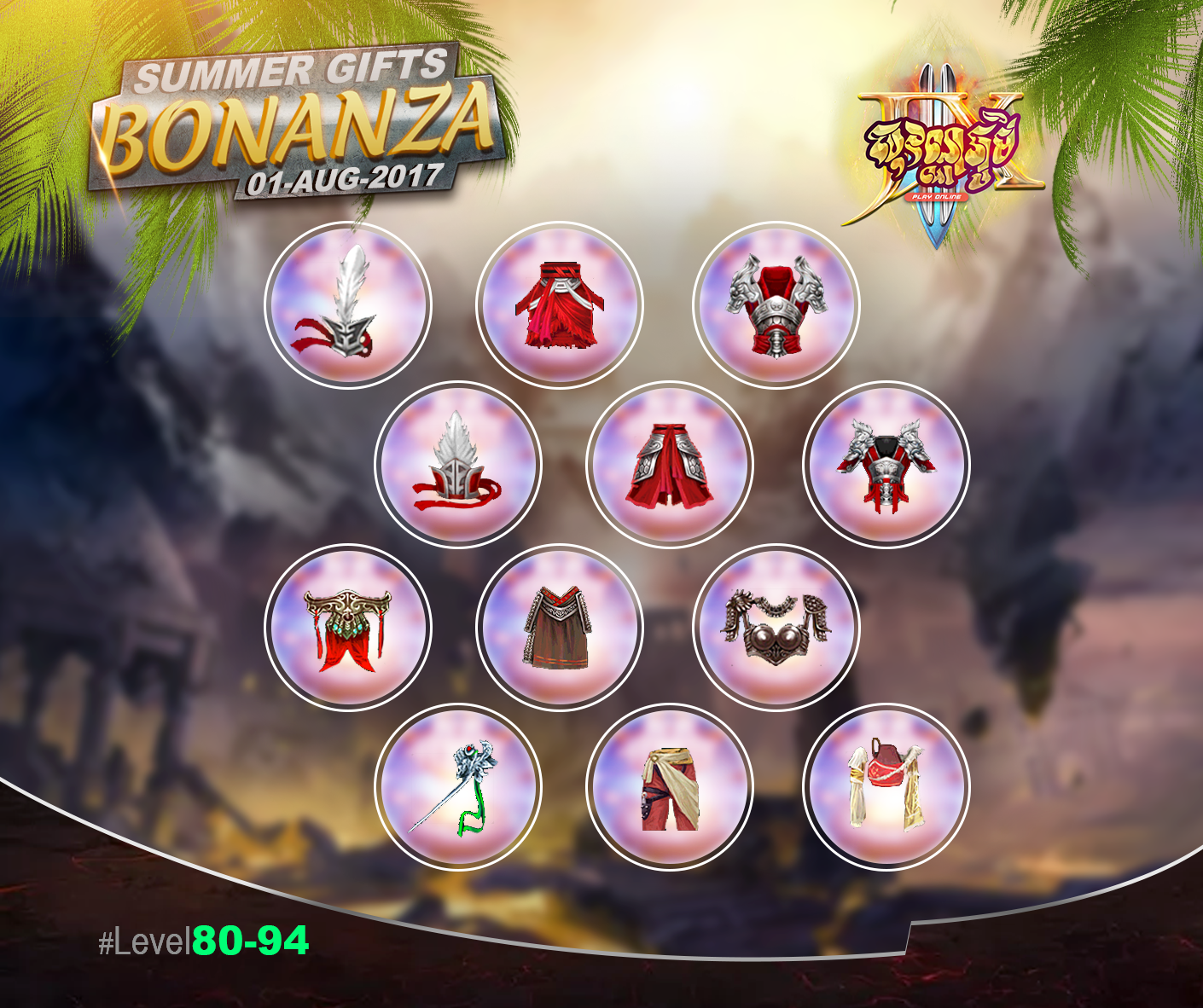The image size is (1203, 1008).
Task: Select the white feather helmet icon
Action: point(347,304)
